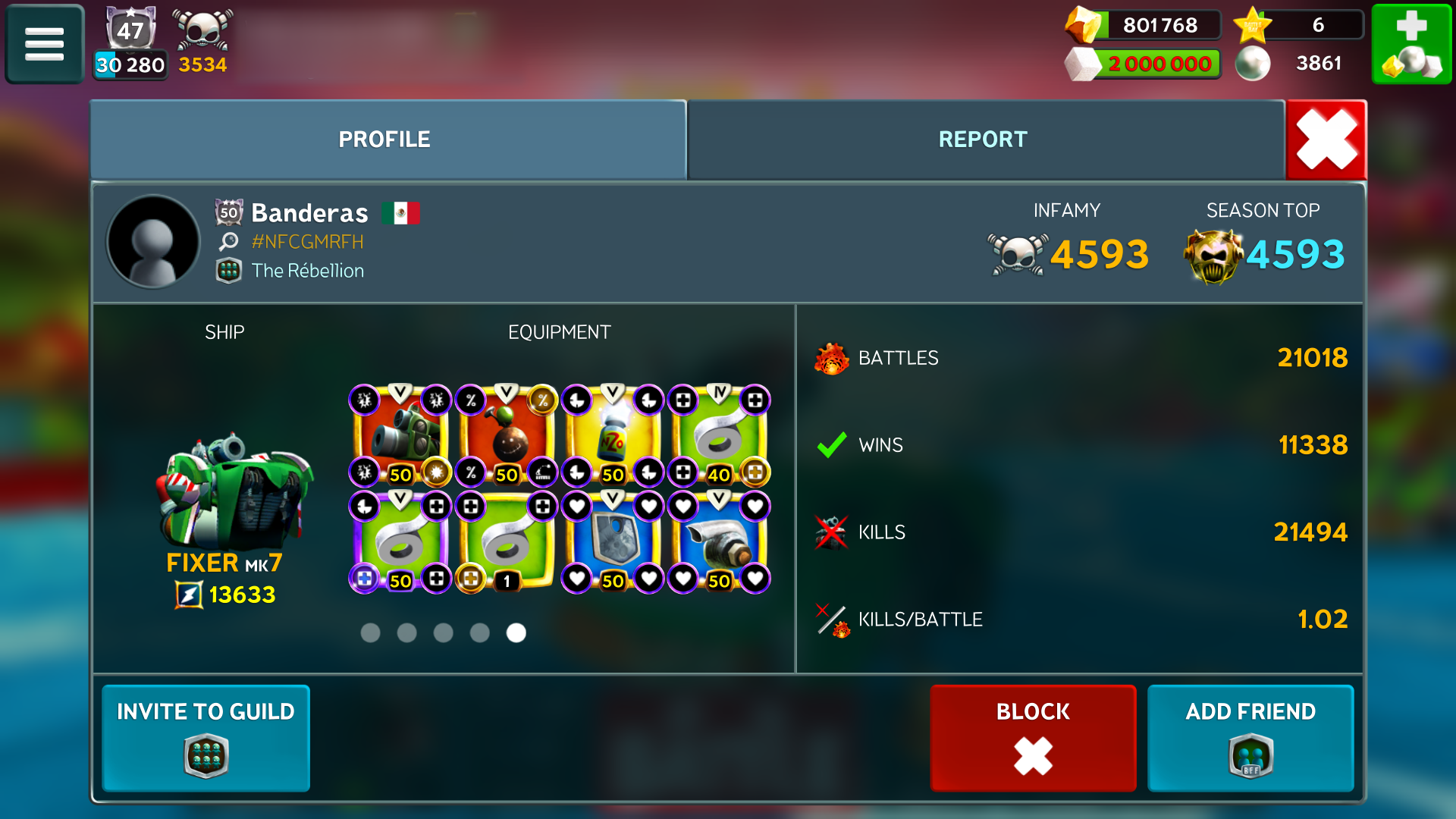
Task: Select the red bomb mortar slot
Action: click(x=507, y=436)
